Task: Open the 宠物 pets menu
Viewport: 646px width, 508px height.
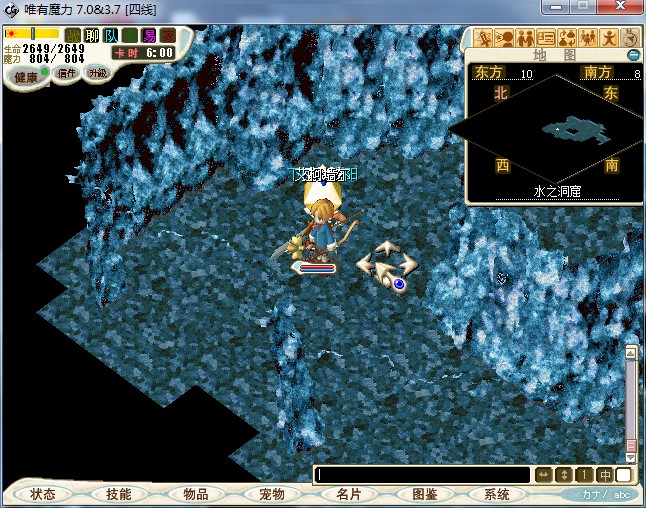Action: tap(272, 494)
